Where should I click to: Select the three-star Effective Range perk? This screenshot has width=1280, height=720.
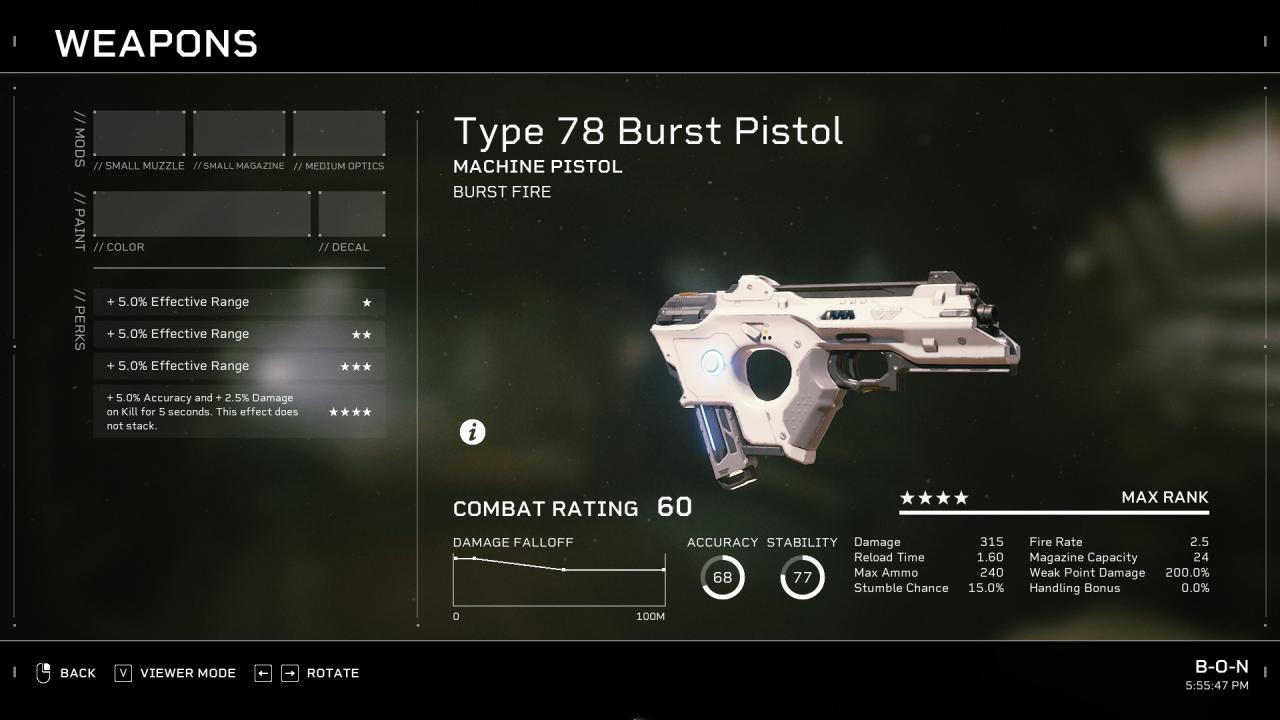tap(239, 366)
